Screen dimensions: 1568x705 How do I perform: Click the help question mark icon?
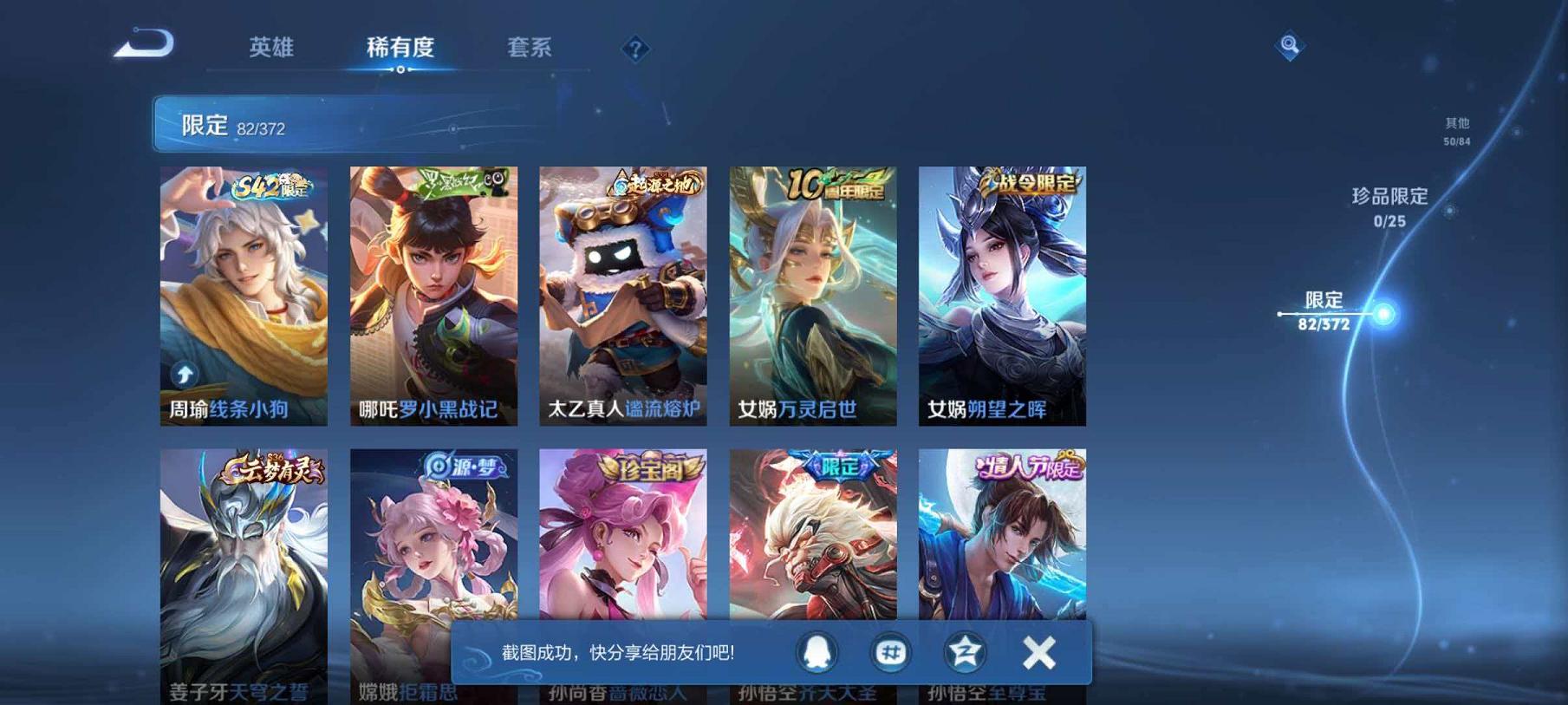click(x=635, y=49)
